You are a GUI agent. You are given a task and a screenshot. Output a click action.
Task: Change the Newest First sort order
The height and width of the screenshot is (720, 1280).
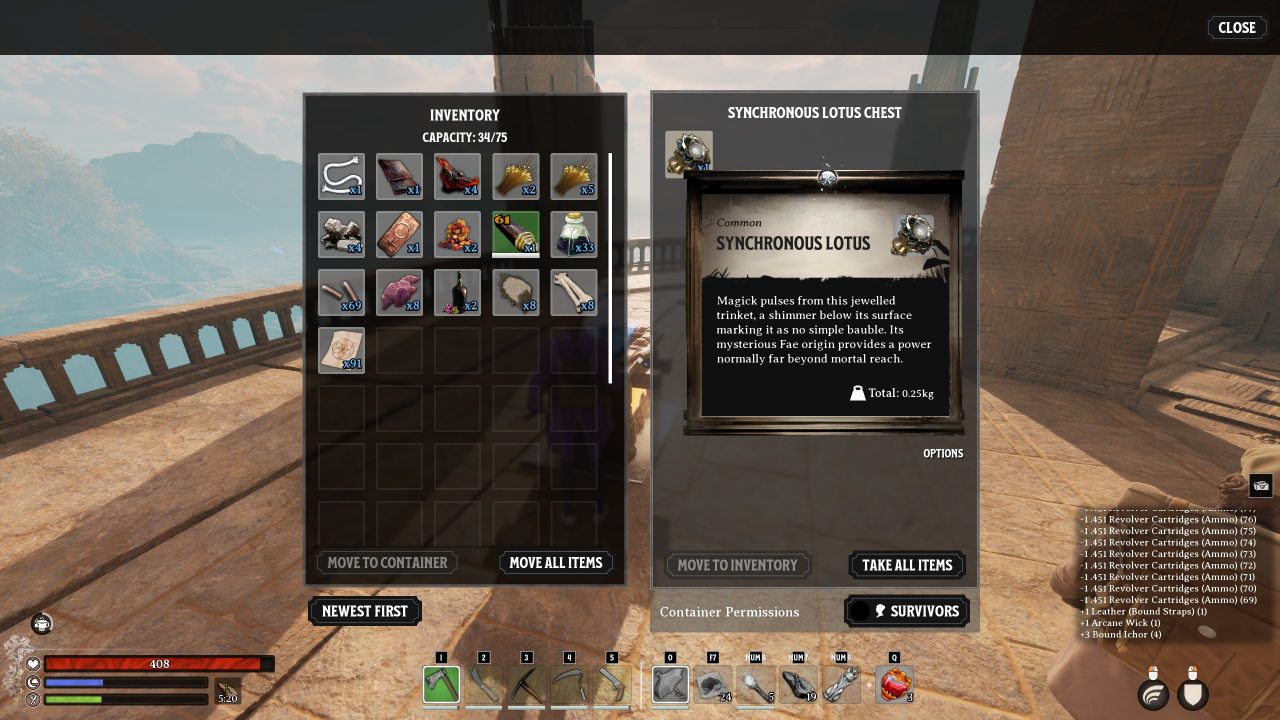[x=365, y=611]
